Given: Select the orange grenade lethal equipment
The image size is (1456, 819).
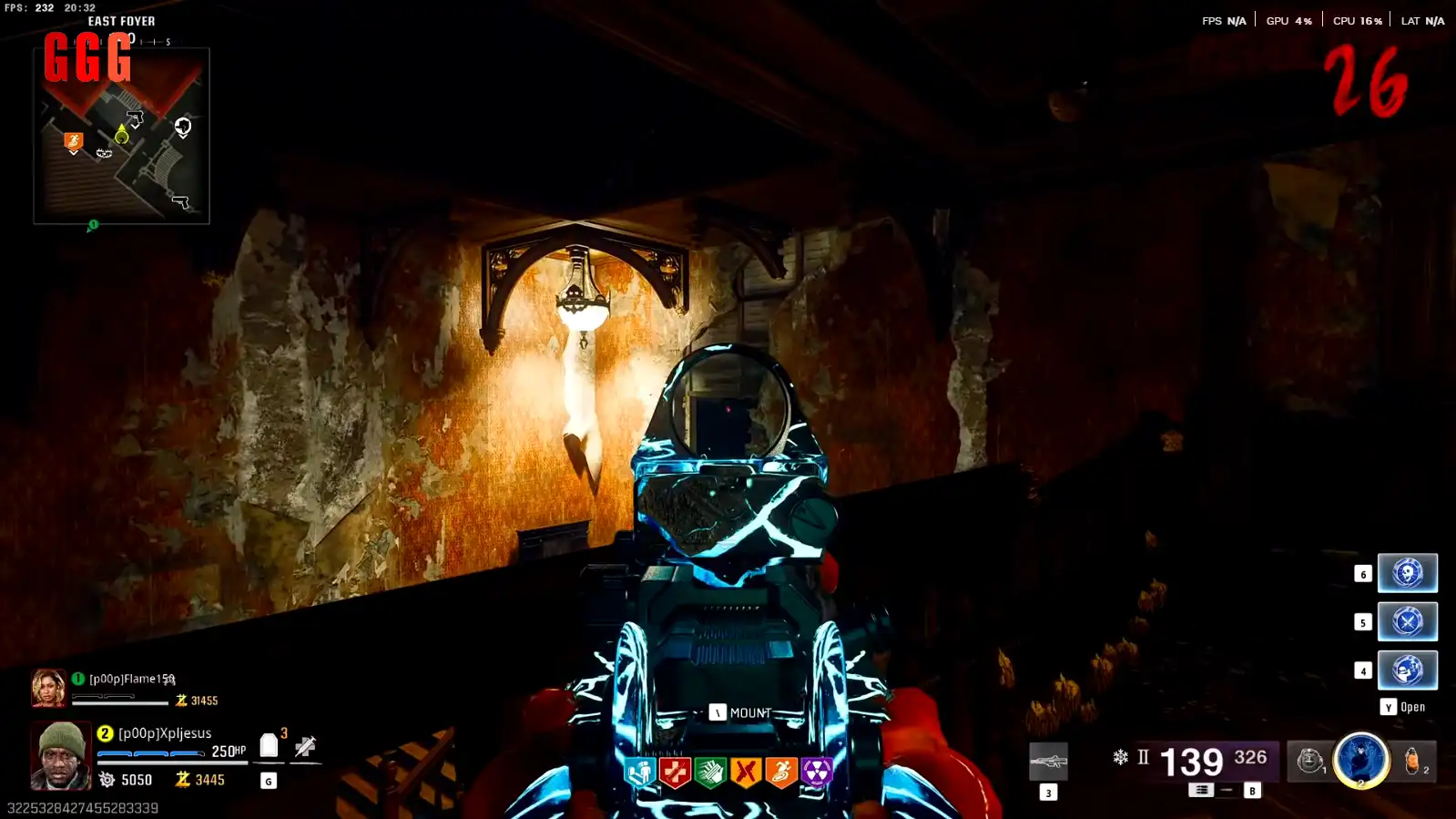Looking at the screenshot, I should pos(1412,761).
